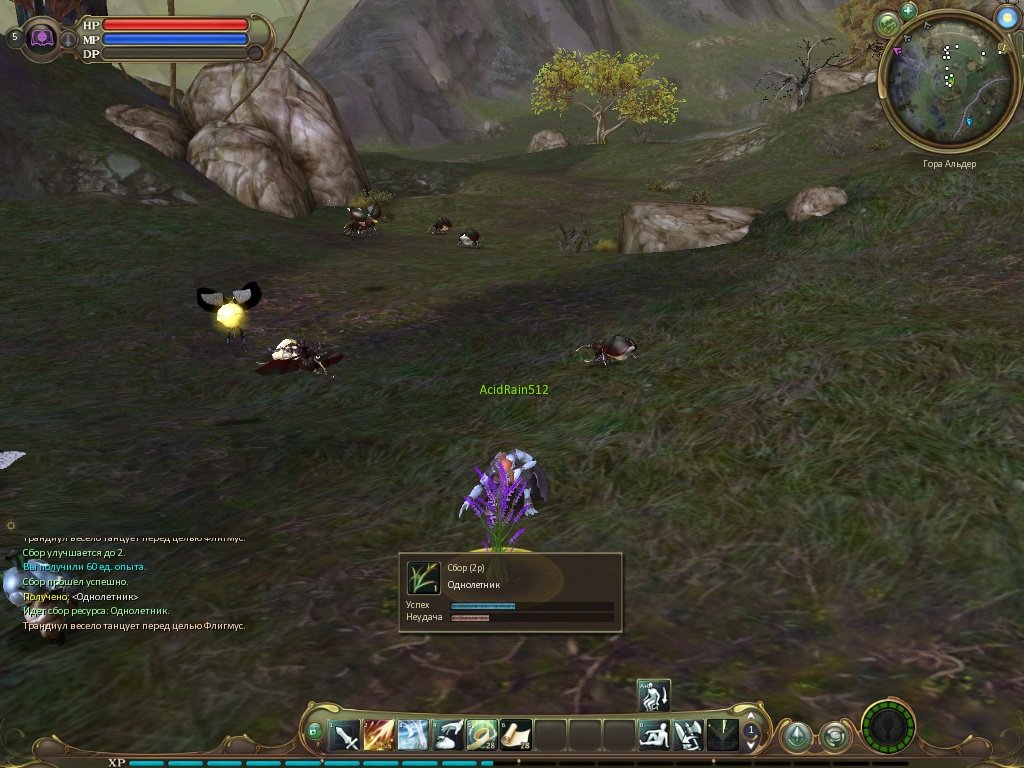Select the purple class portrait icon
This screenshot has width=1024, height=768.
[x=42, y=38]
